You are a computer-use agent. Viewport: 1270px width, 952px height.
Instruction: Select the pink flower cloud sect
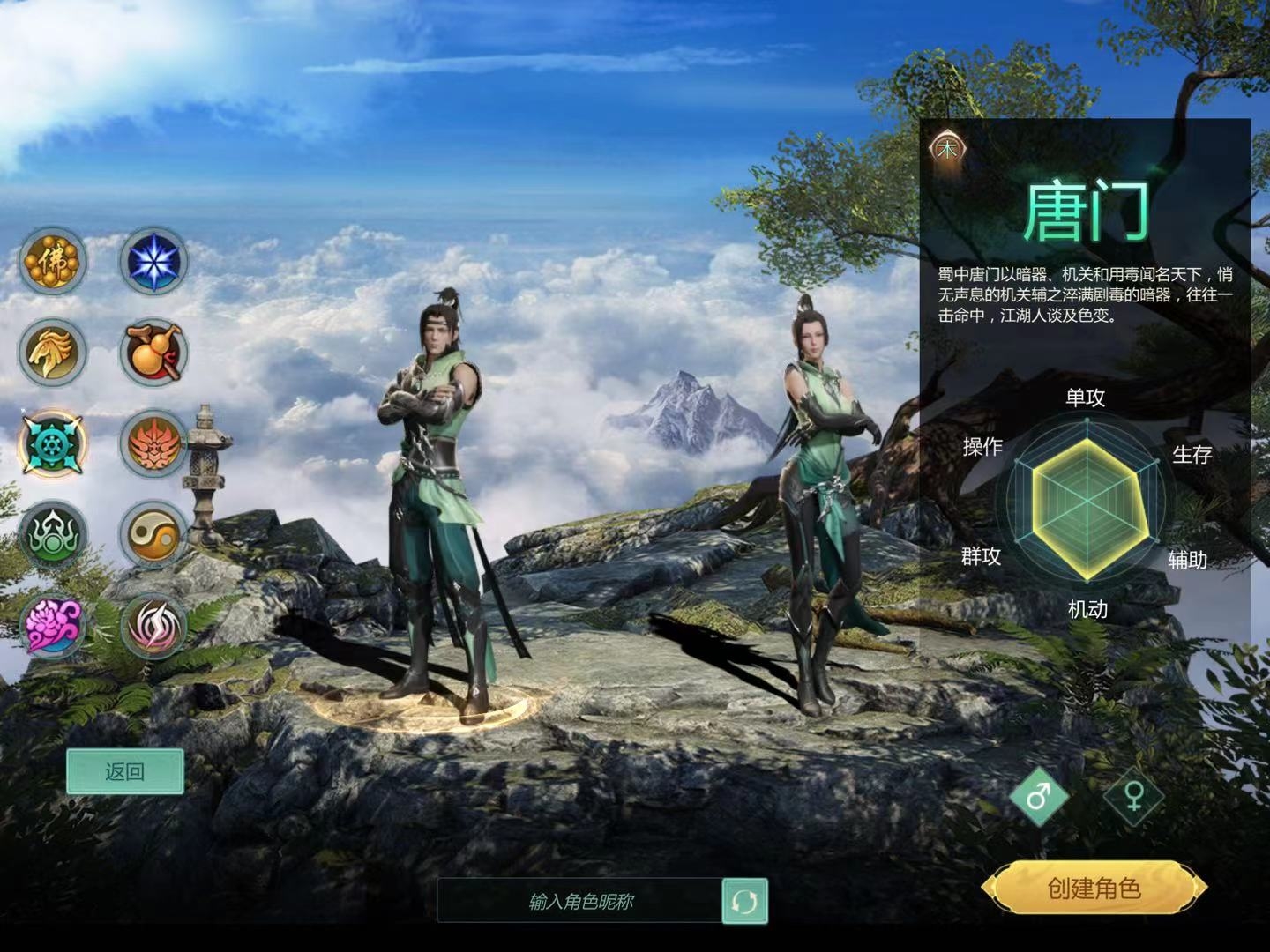[53, 626]
